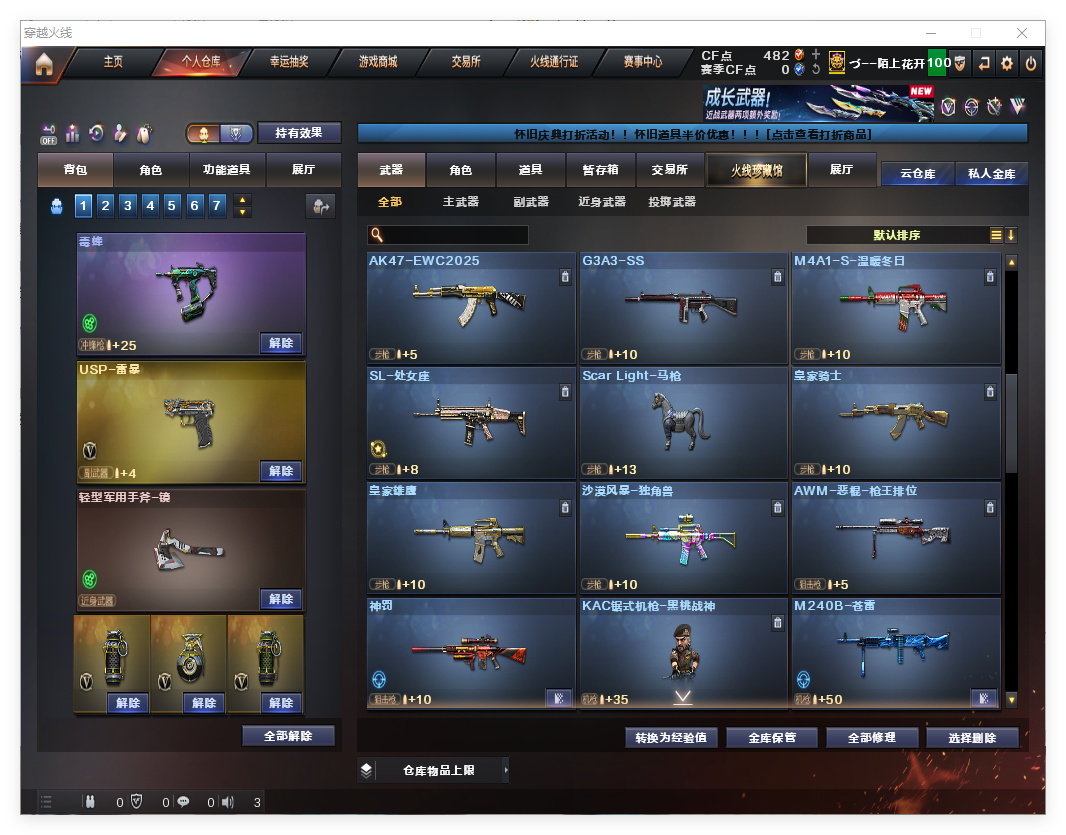1066x835 pixels.
Task: Click the 全部修理 repair all button
Action: click(x=871, y=738)
